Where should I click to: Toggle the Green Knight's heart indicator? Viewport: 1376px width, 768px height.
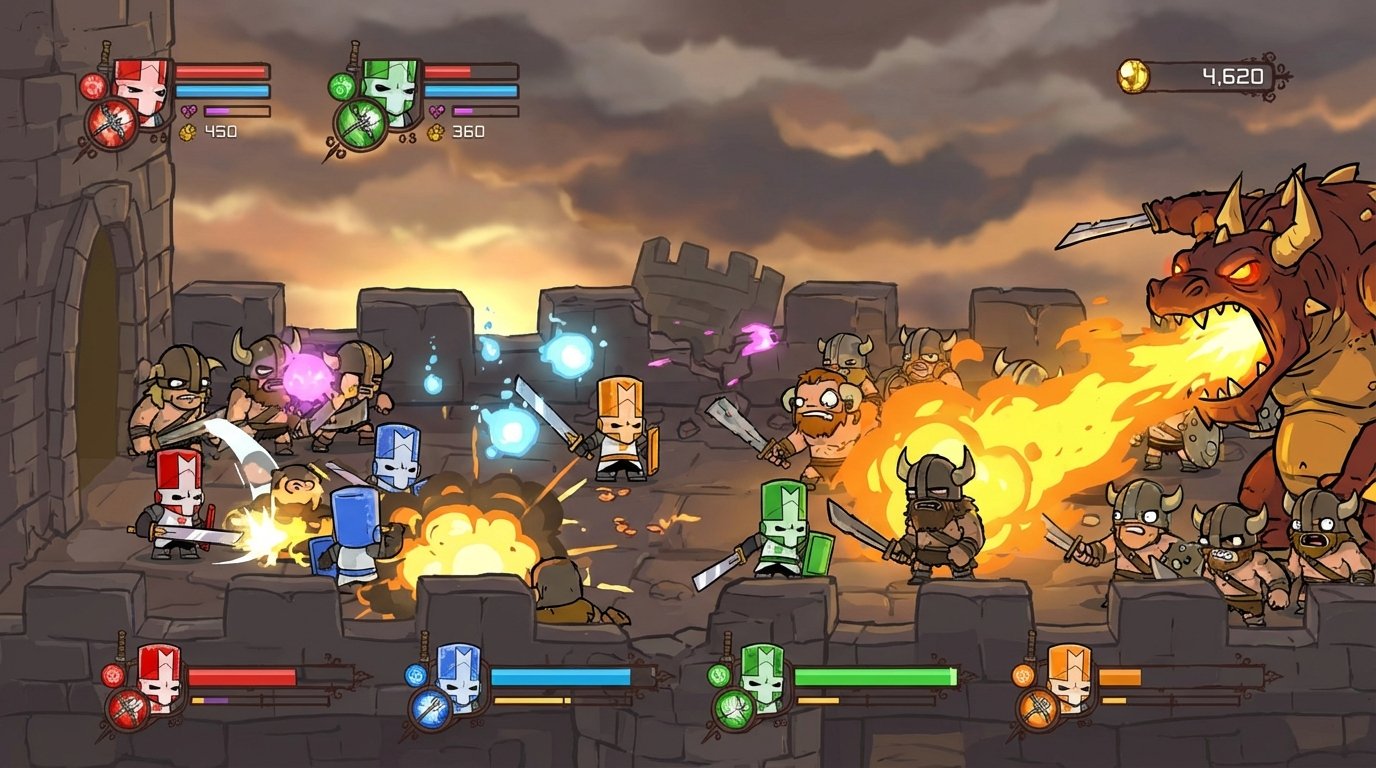point(435,111)
